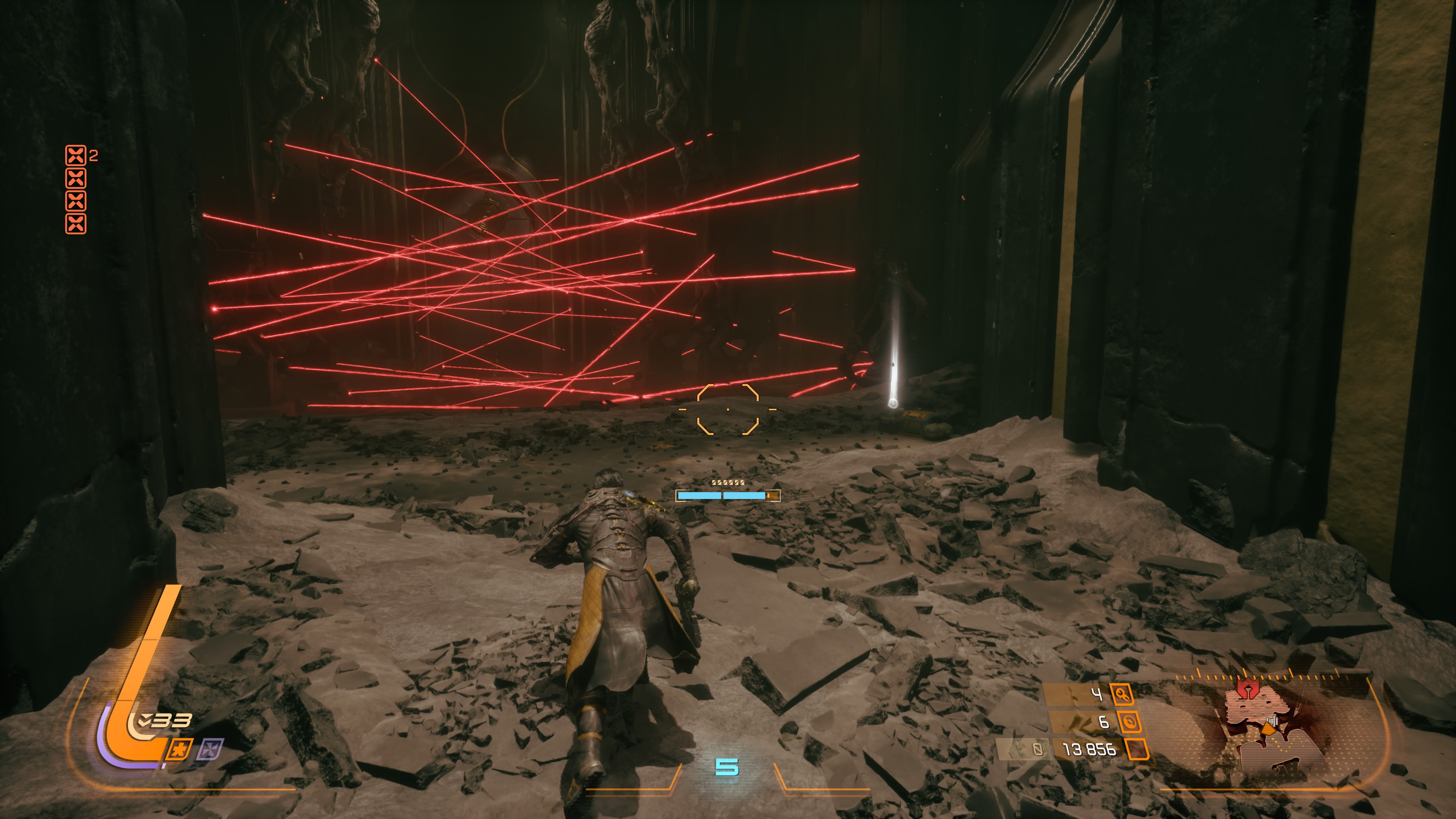Click the empty orange square beside 13 856
The width and height of the screenshot is (1456, 819).
click(x=1137, y=749)
